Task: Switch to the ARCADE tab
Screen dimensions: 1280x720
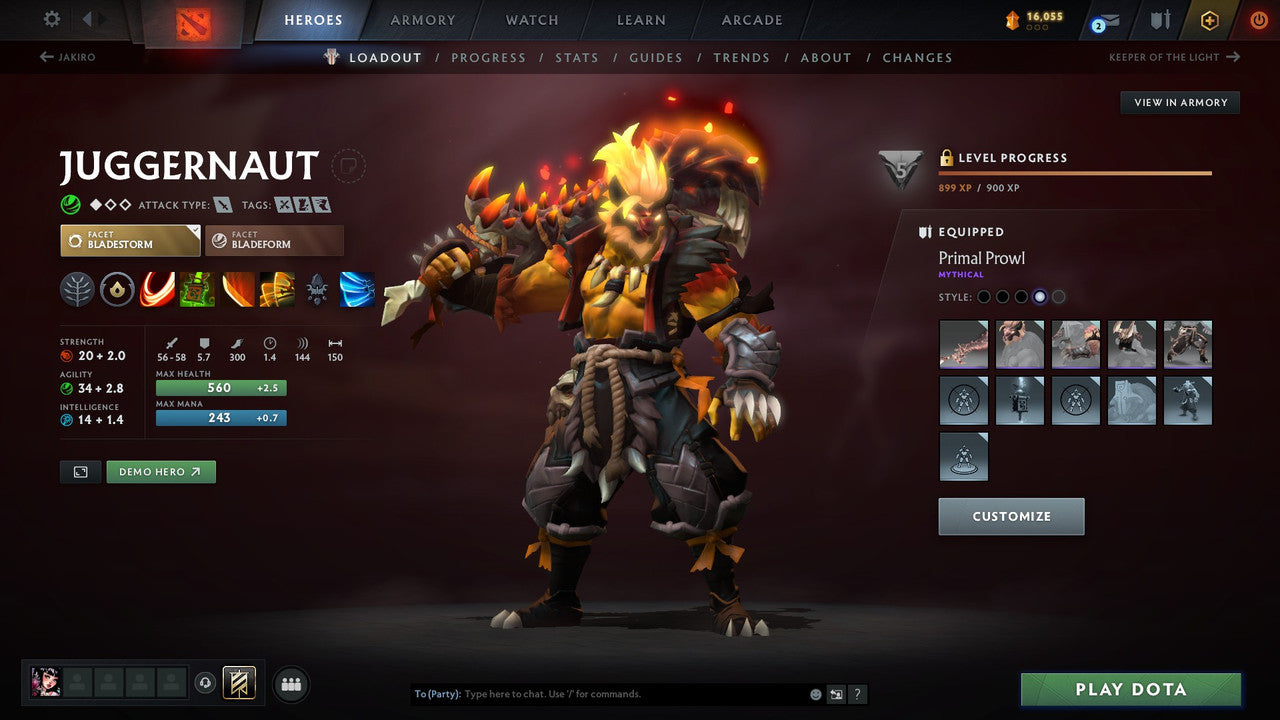Action: 751,20
